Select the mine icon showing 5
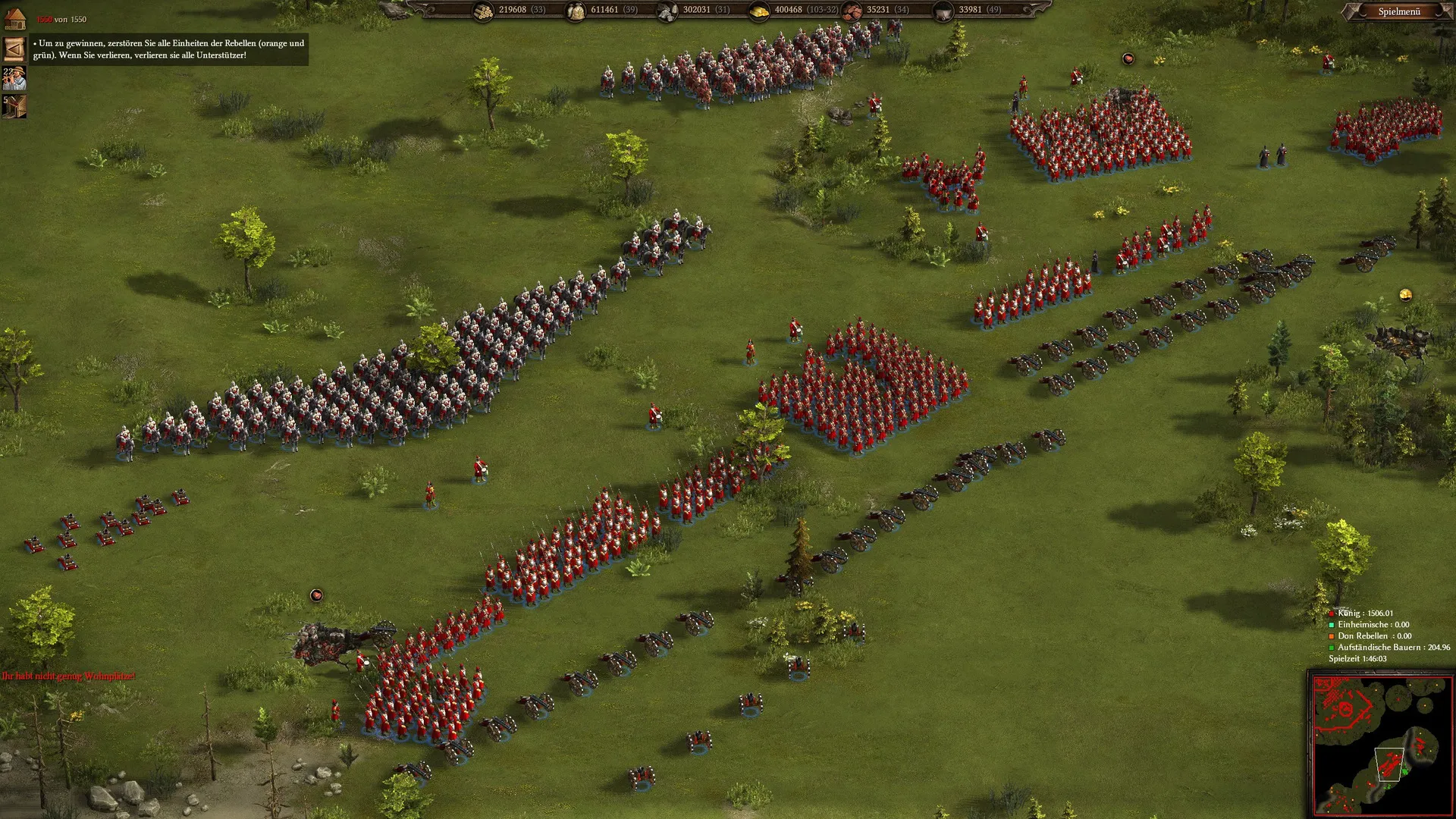Image resolution: width=1456 pixels, height=819 pixels. 14,106
